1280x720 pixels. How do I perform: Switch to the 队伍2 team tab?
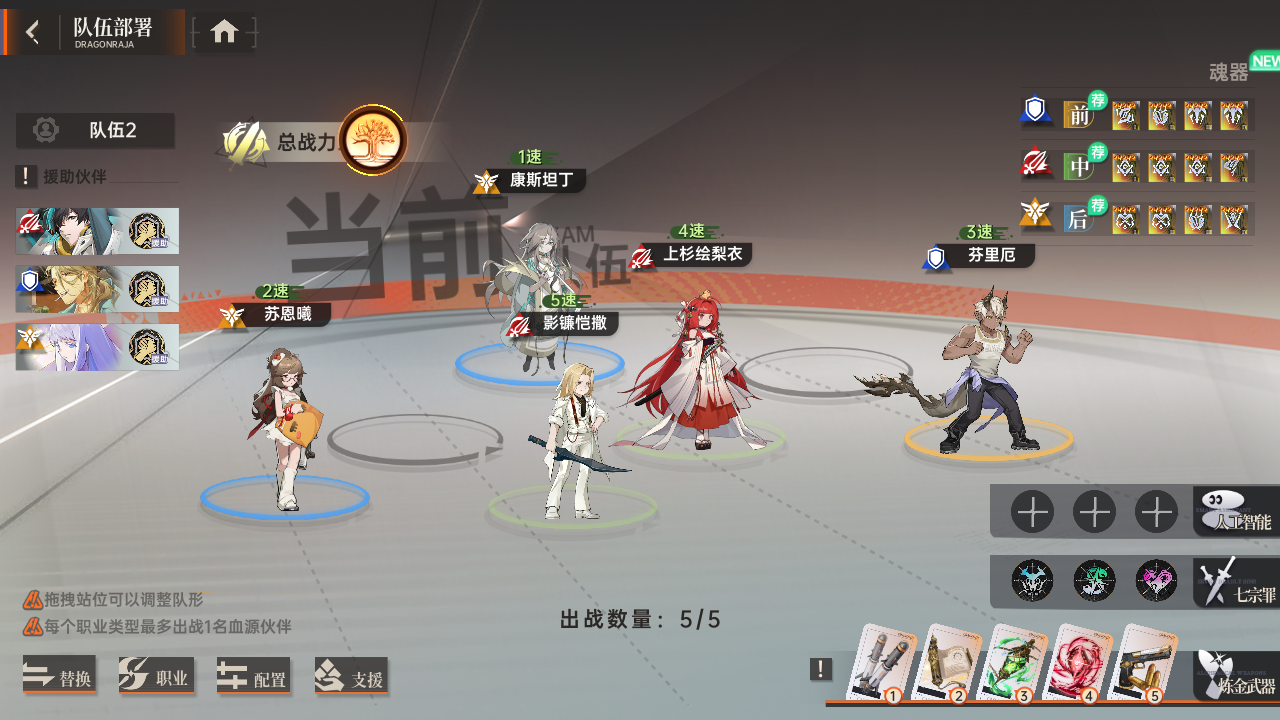[95, 130]
